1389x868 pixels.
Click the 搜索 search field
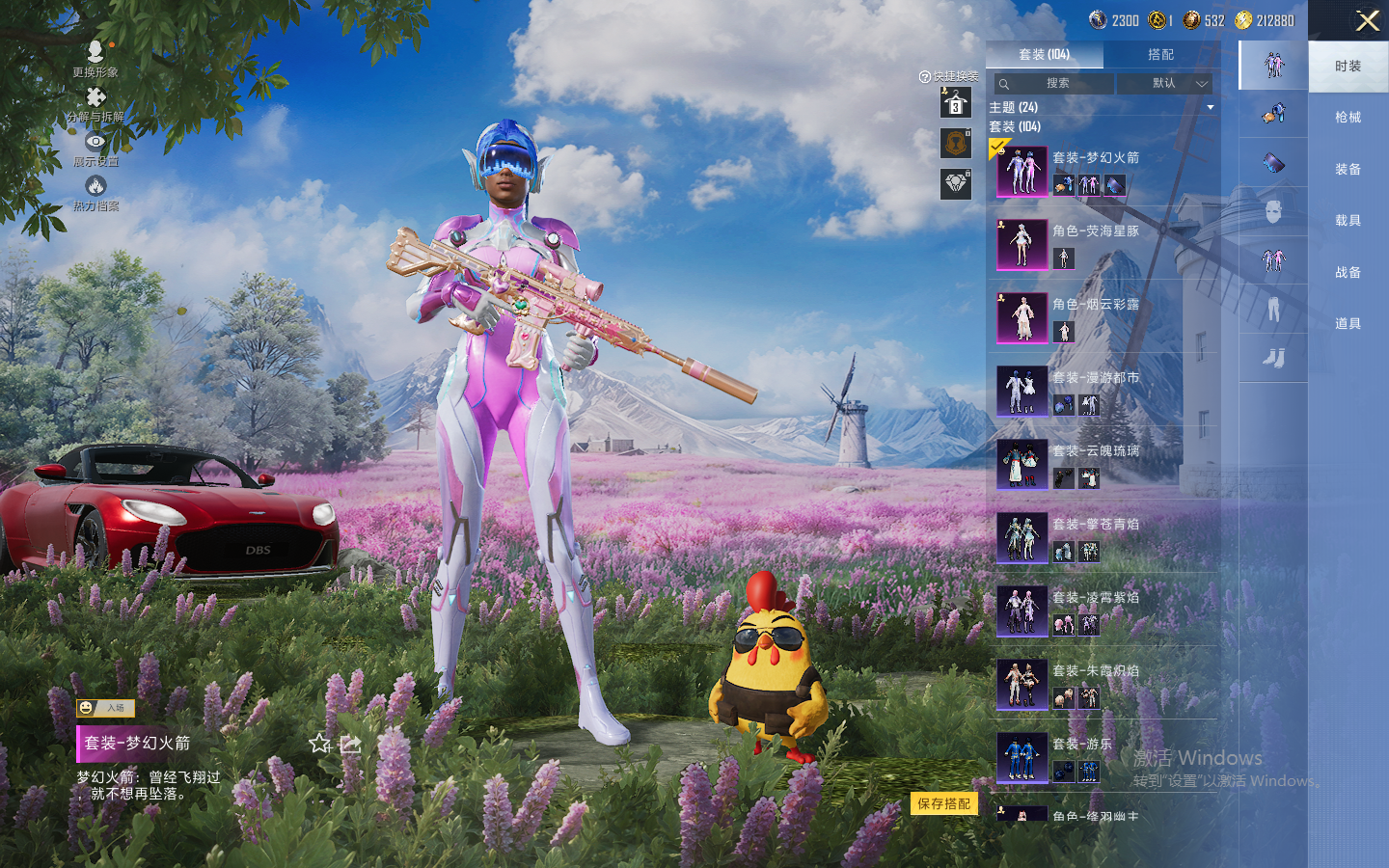pyautogui.click(x=1055, y=84)
